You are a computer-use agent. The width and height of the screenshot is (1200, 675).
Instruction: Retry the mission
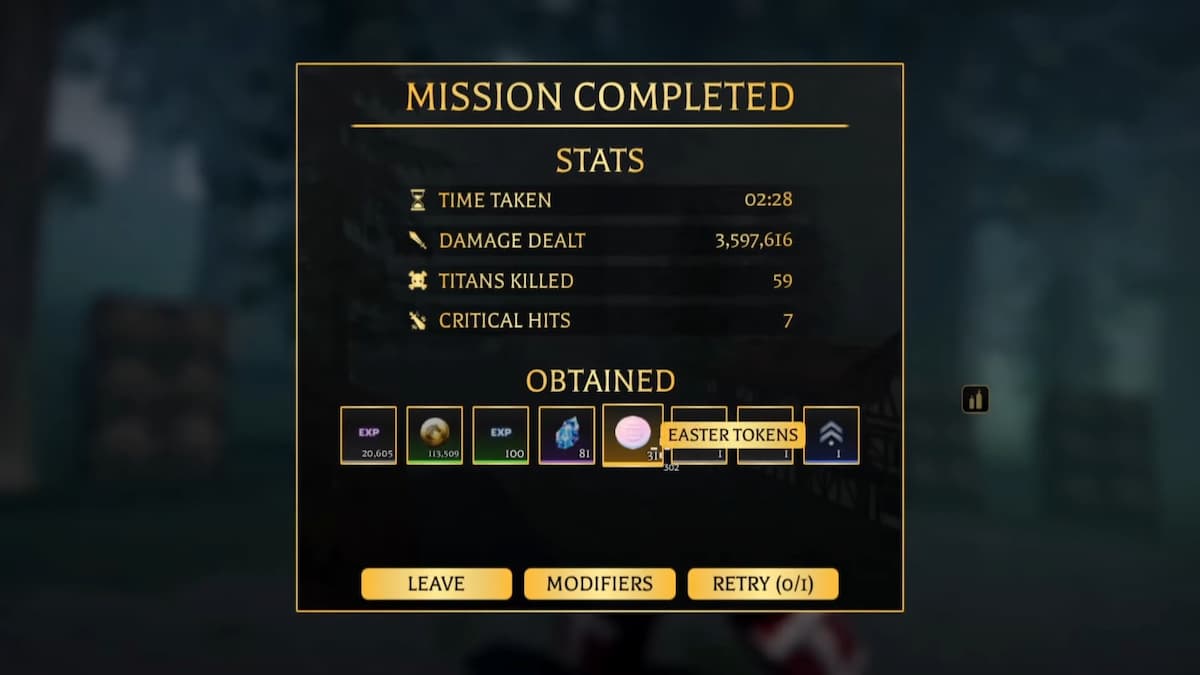pyautogui.click(x=762, y=584)
